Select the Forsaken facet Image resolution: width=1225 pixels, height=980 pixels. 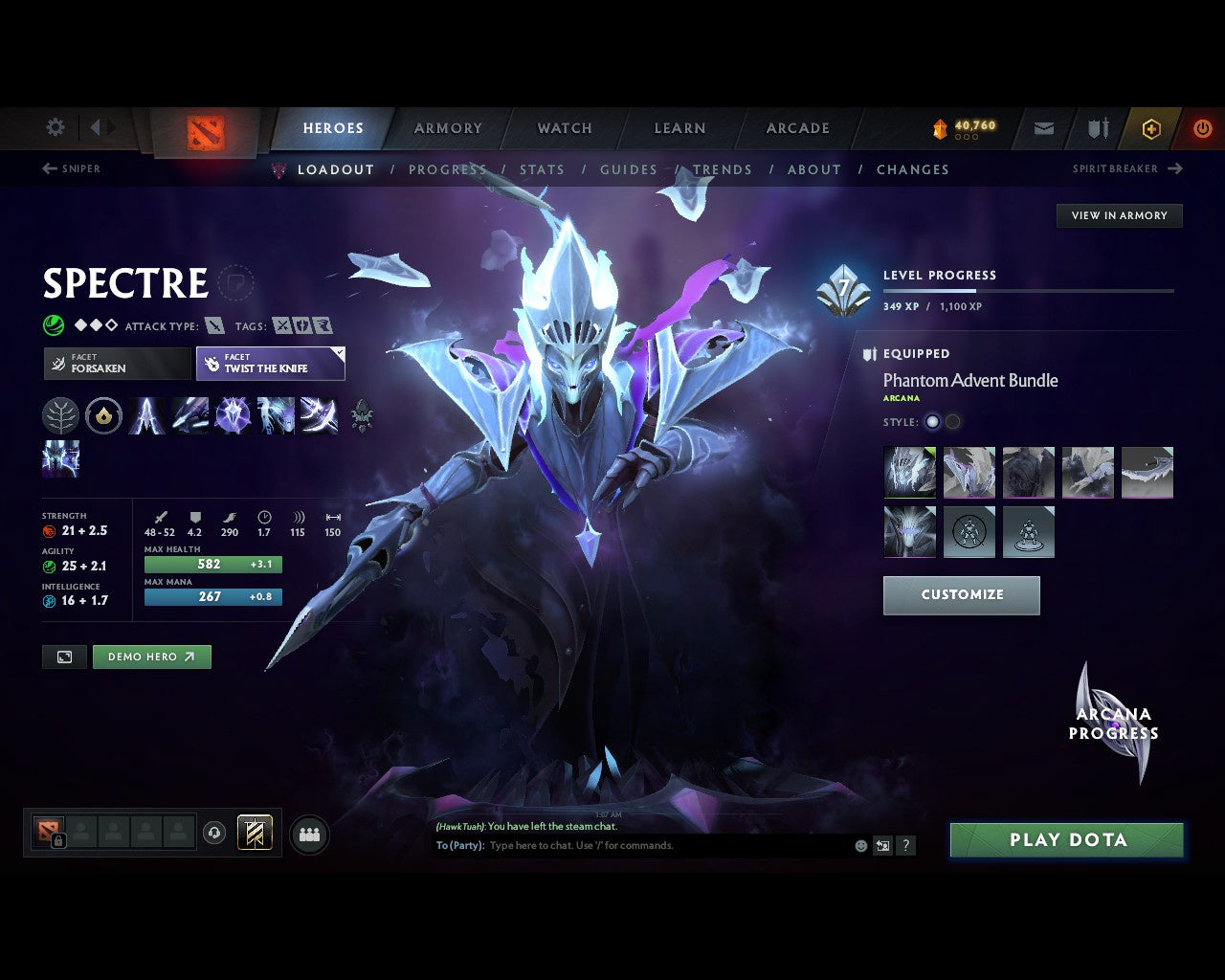[x=117, y=363]
